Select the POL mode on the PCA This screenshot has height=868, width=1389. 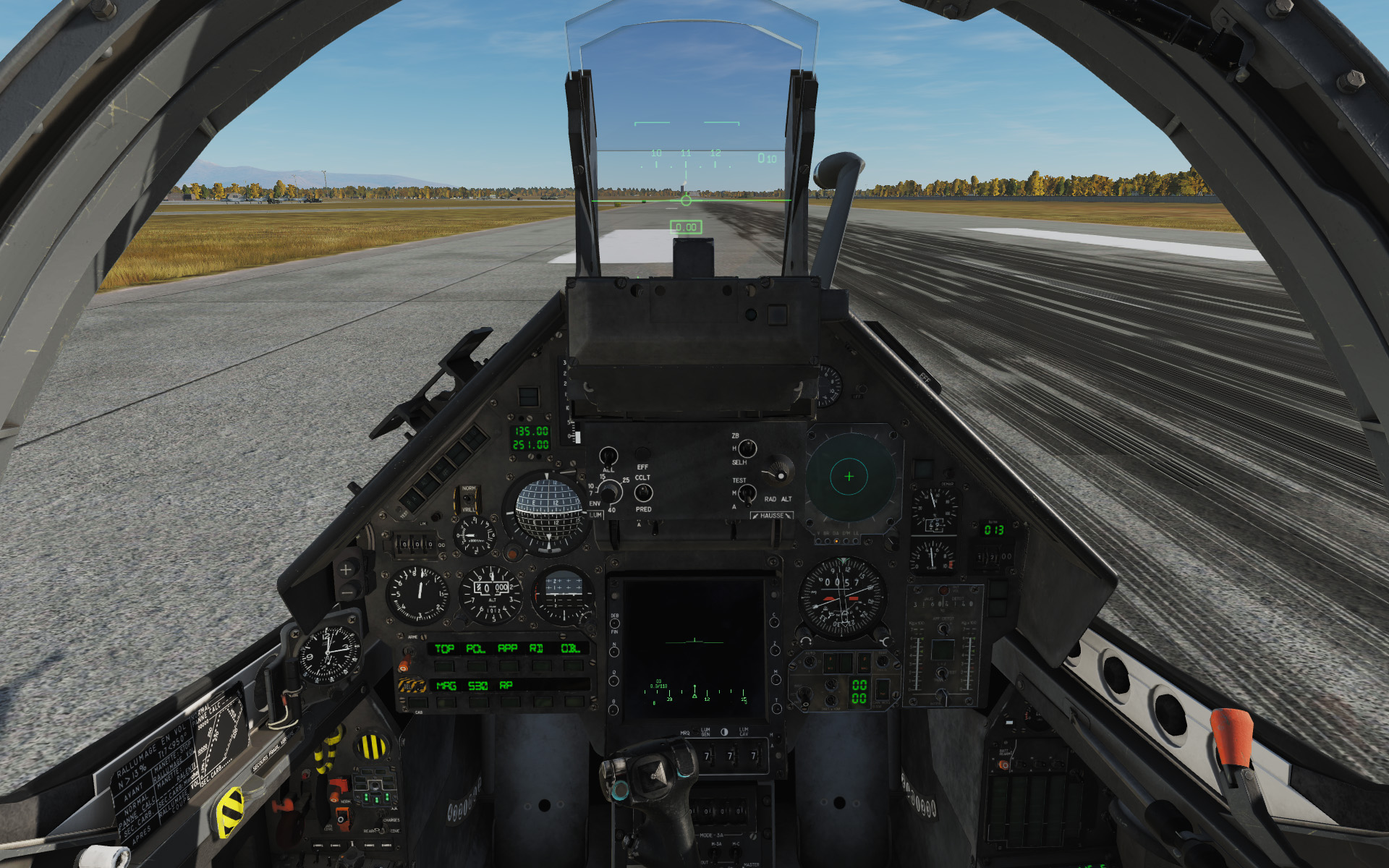point(477,666)
